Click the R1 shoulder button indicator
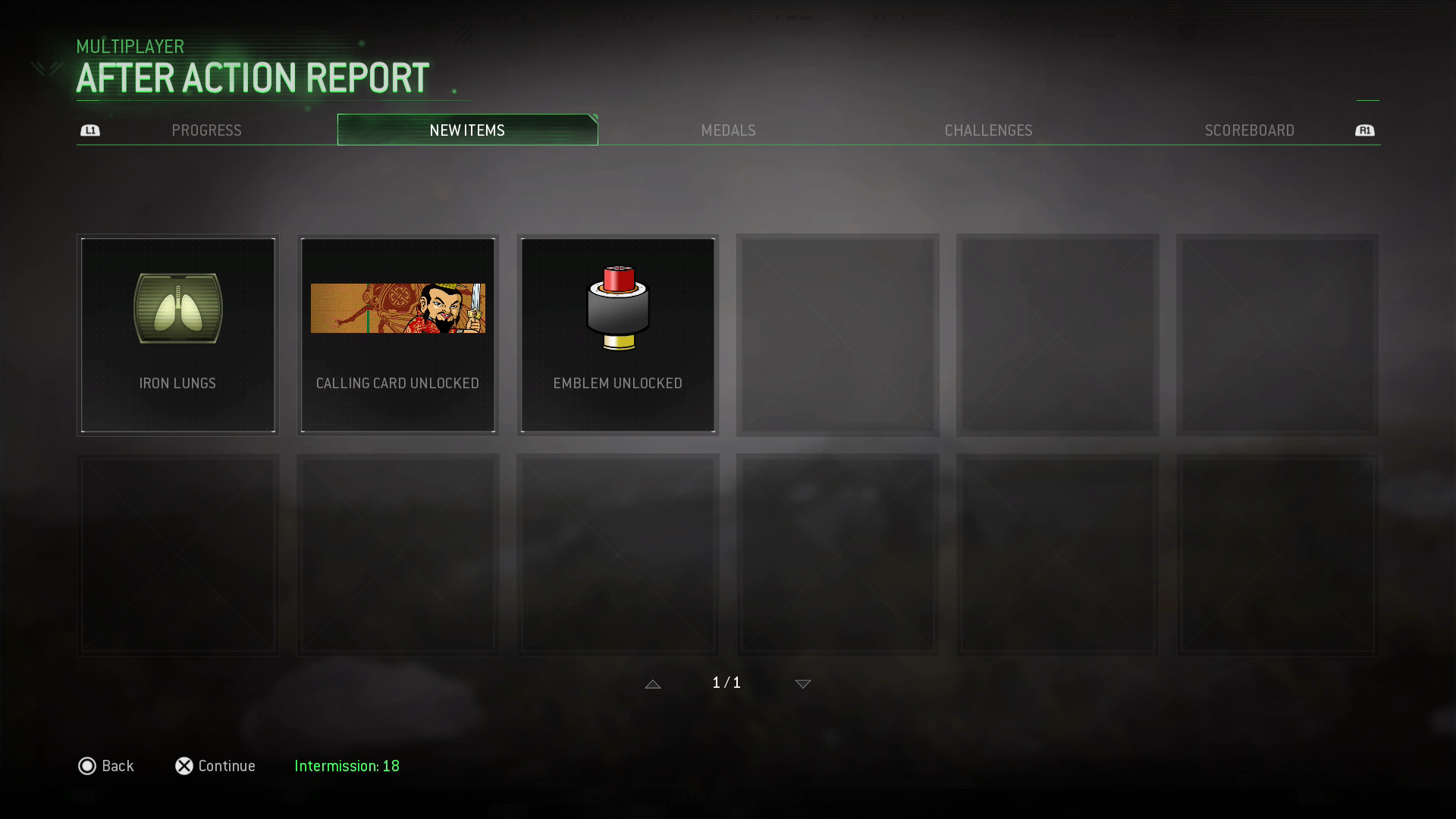 coord(1365,130)
